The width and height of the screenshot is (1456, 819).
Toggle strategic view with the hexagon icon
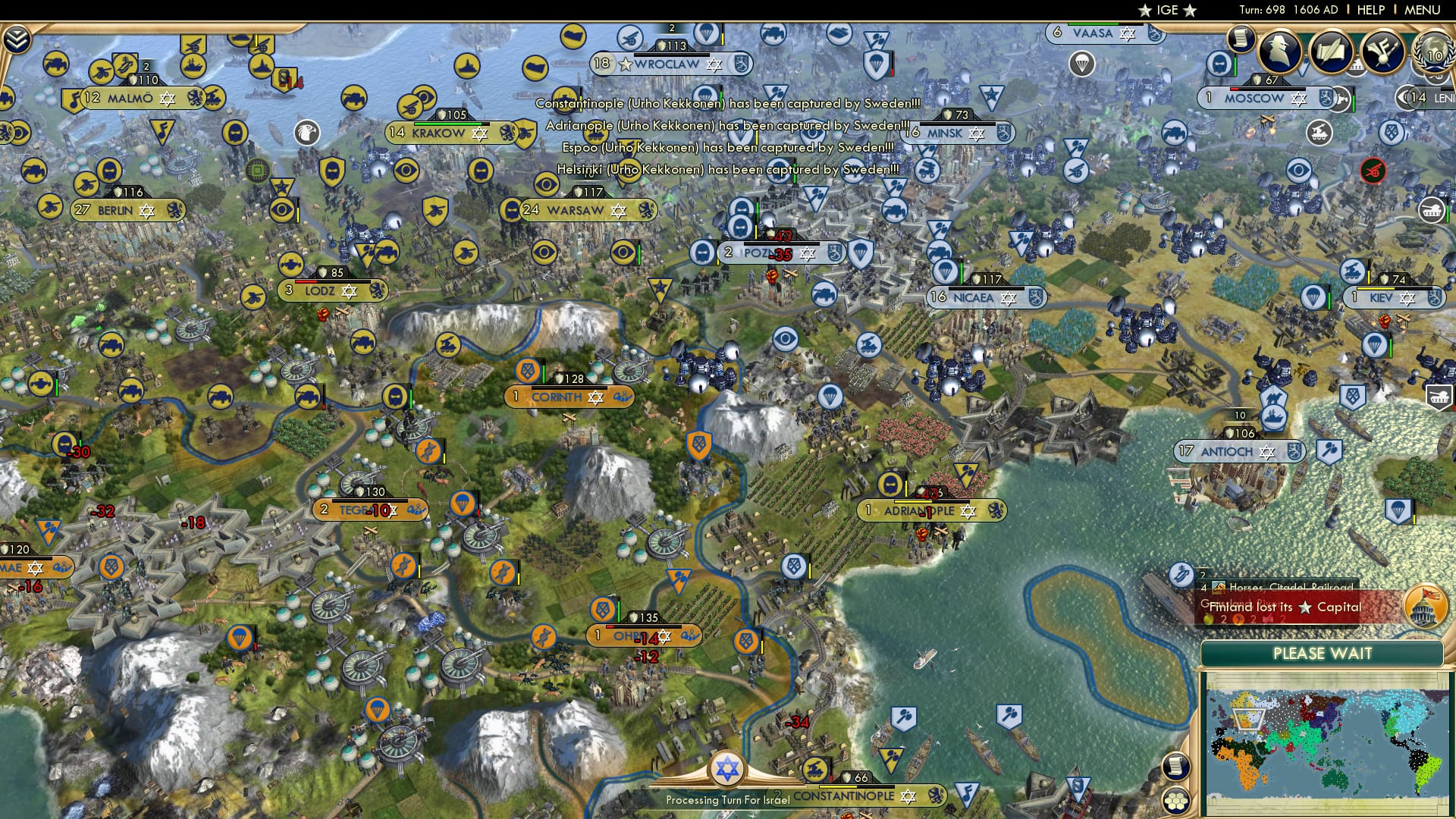click(x=1177, y=801)
